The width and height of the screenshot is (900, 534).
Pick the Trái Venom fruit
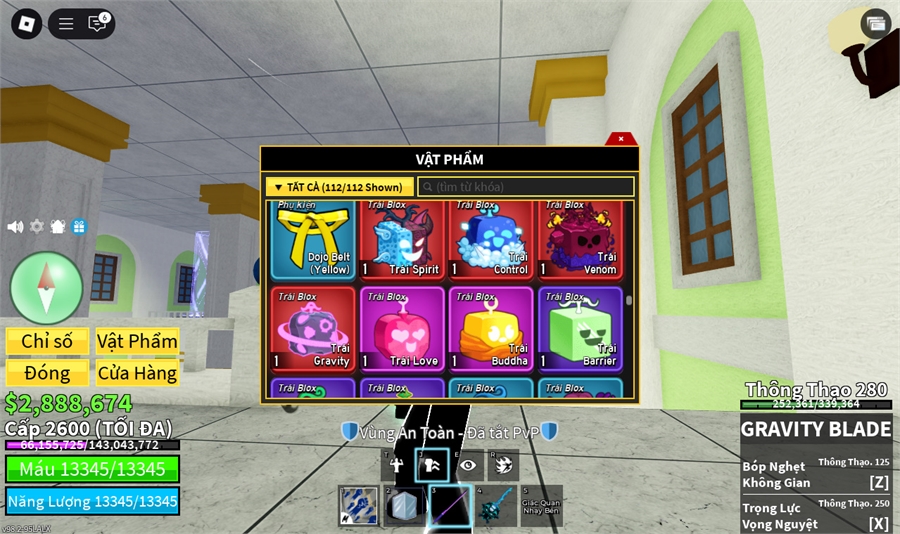pyautogui.click(x=580, y=240)
